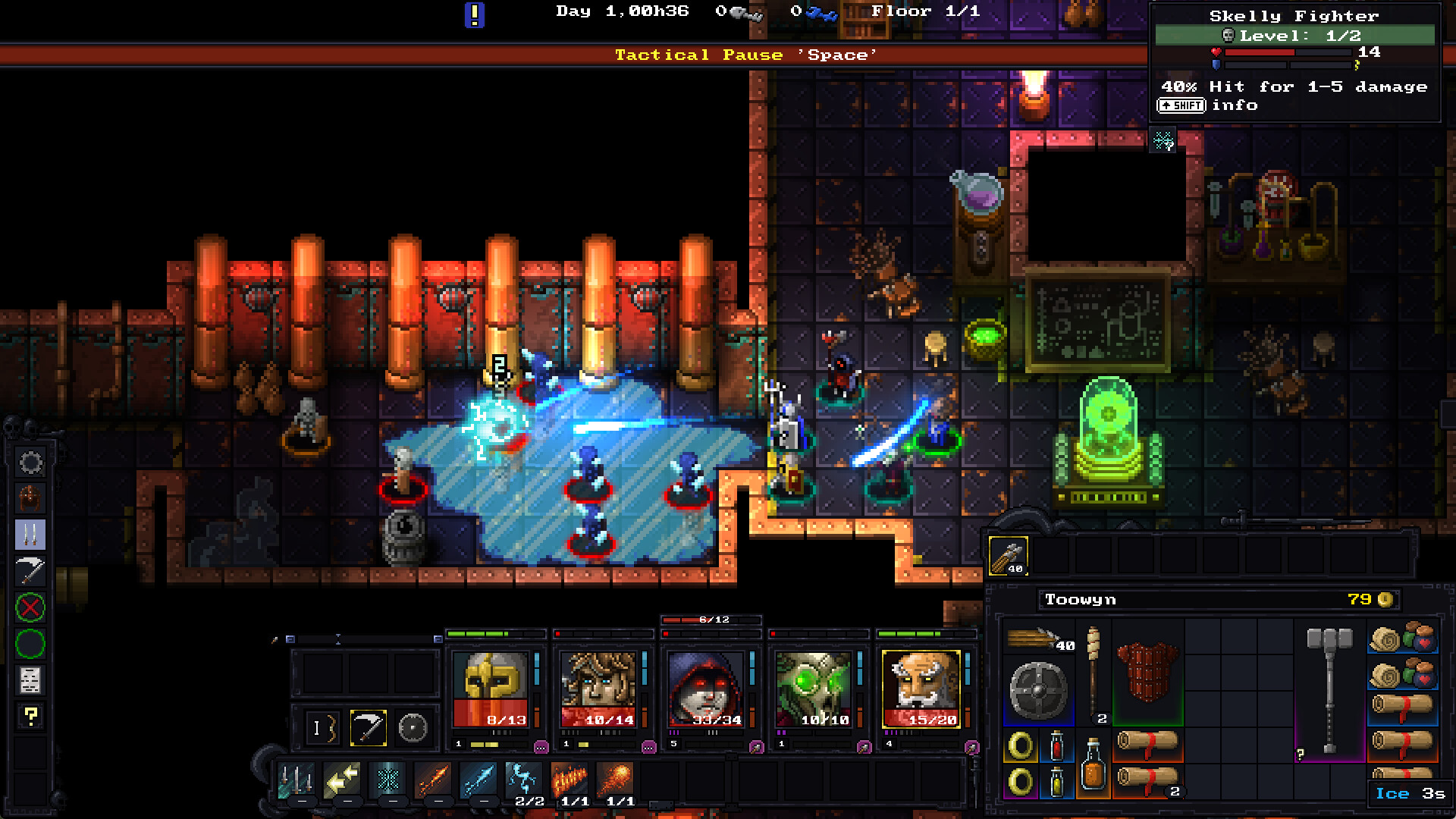Viewport: 1456px width, 819px height.
Task: Select the dual swords stance icon
Action: click(29, 535)
